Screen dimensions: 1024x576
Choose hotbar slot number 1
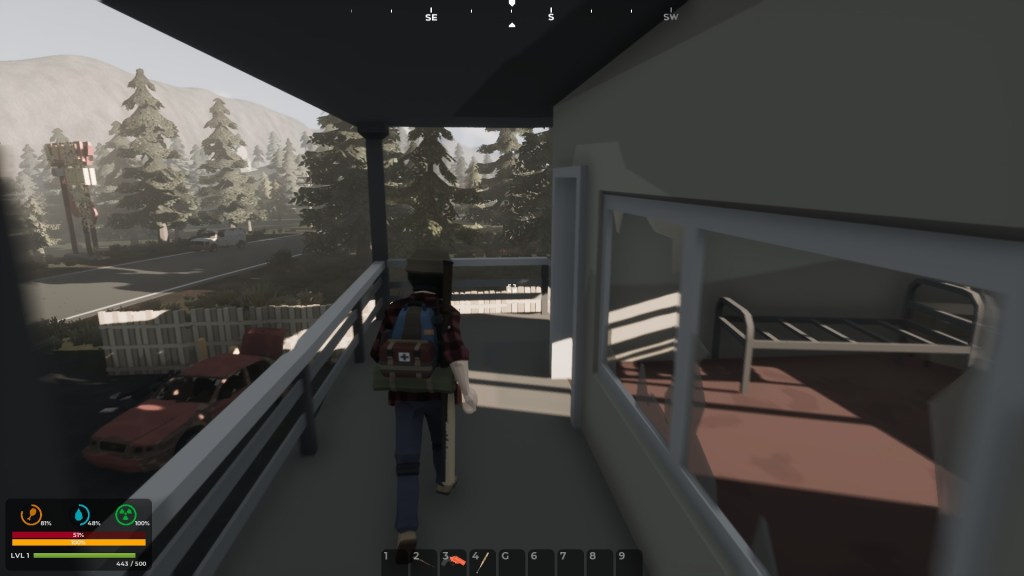click(395, 559)
